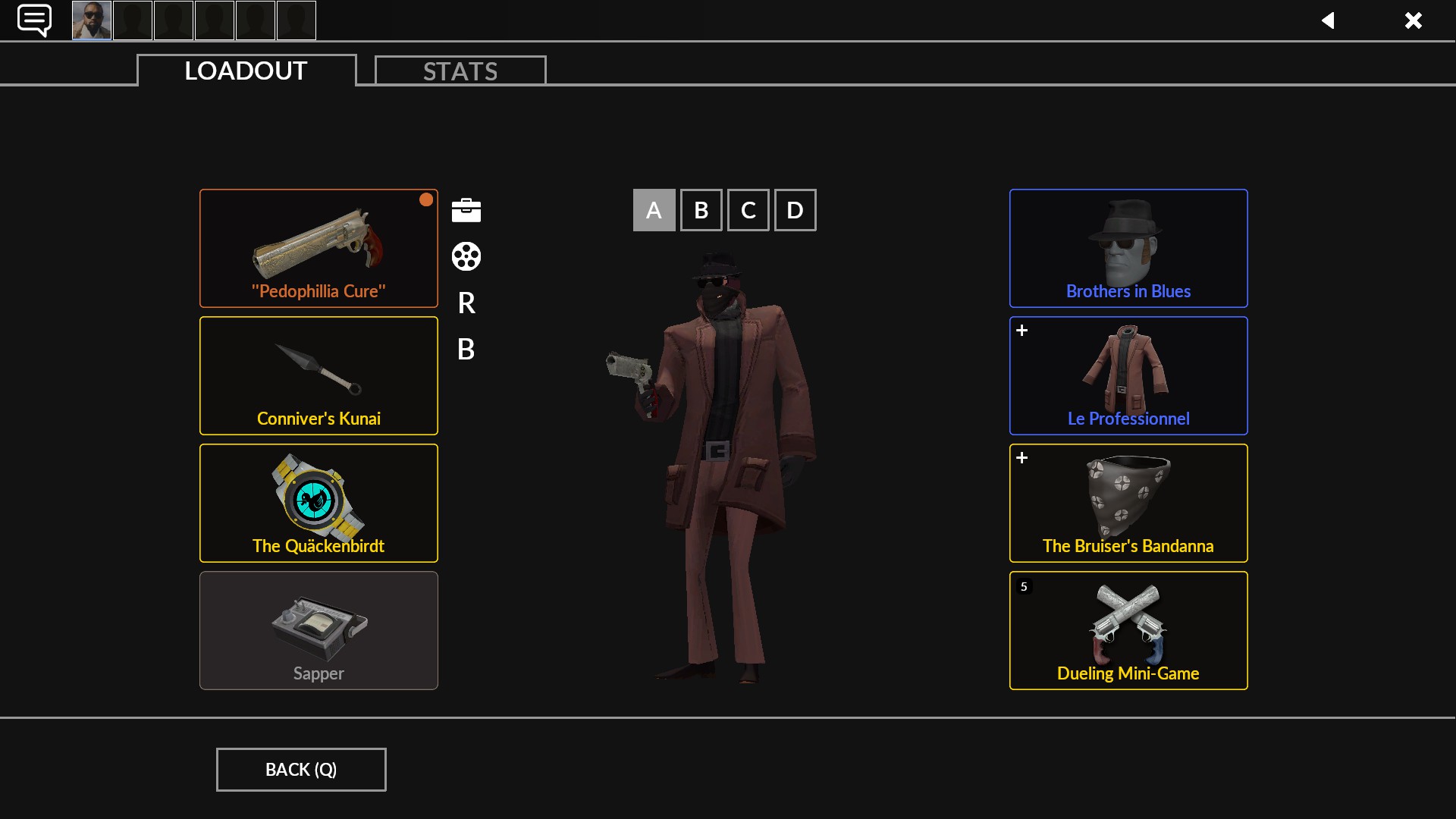Open the chat panel
The image size is (1456, 819).
click(34, 20)
